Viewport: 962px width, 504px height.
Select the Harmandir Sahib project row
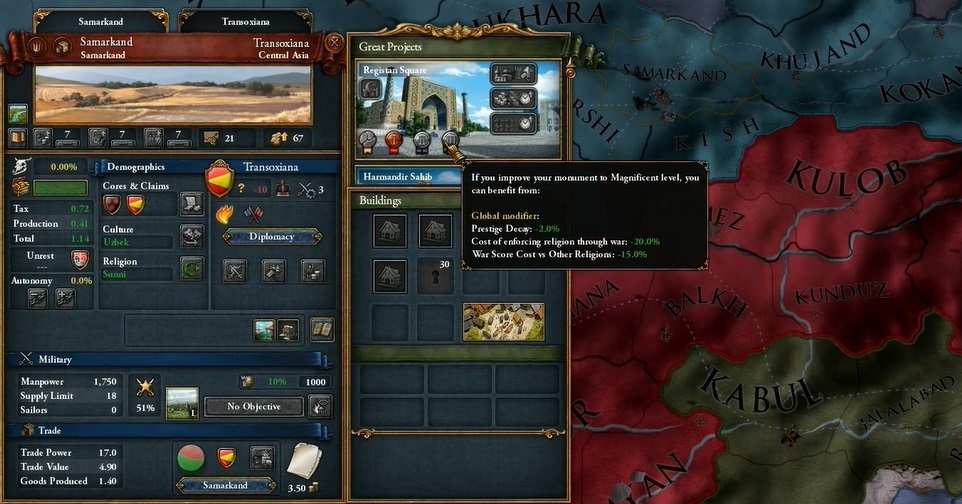point(403,177)
